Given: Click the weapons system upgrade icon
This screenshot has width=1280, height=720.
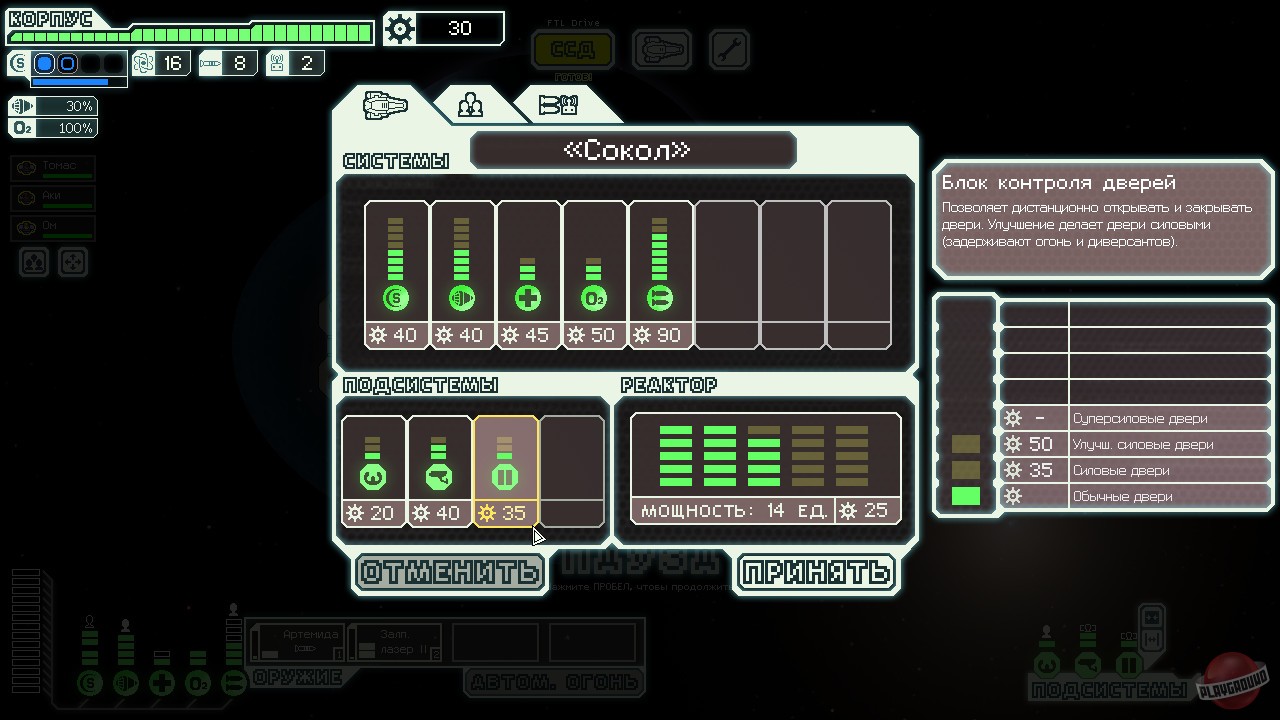Looking at the screenshot, I should [661, 297].
